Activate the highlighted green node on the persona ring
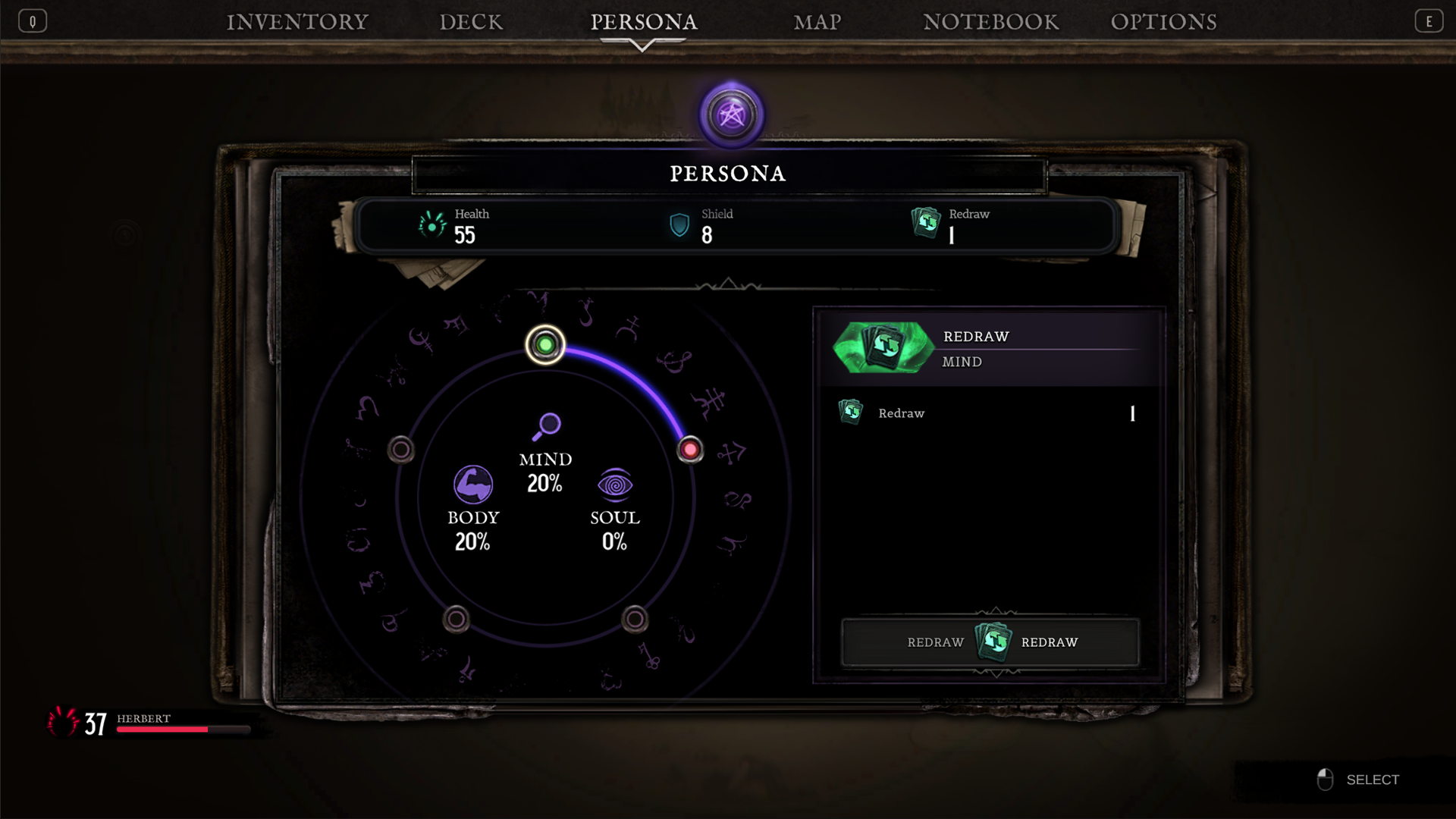Viewport: 1456px width, 819px height. (545, 345)
